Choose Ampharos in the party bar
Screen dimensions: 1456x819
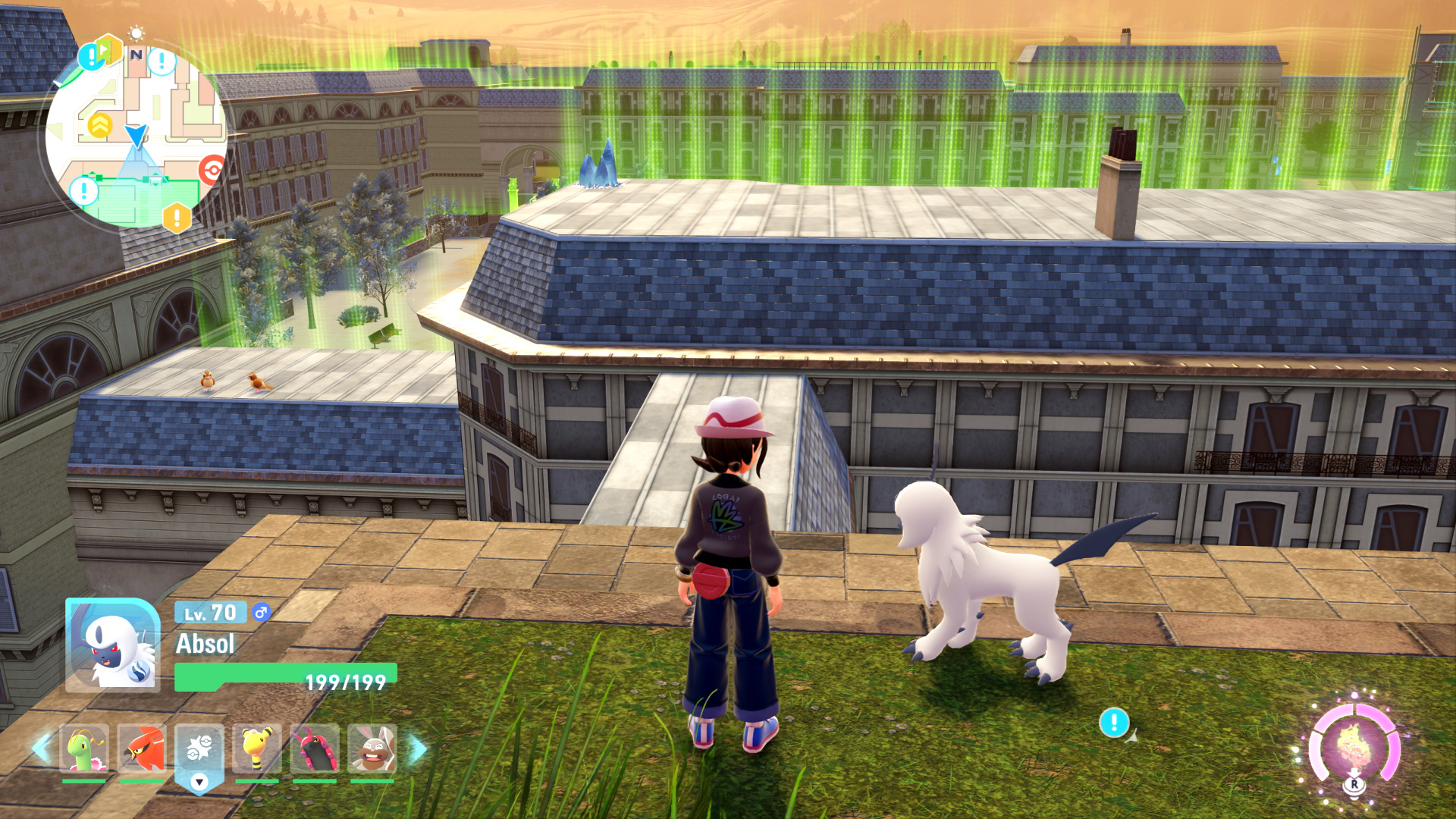(x=257, y=748)
